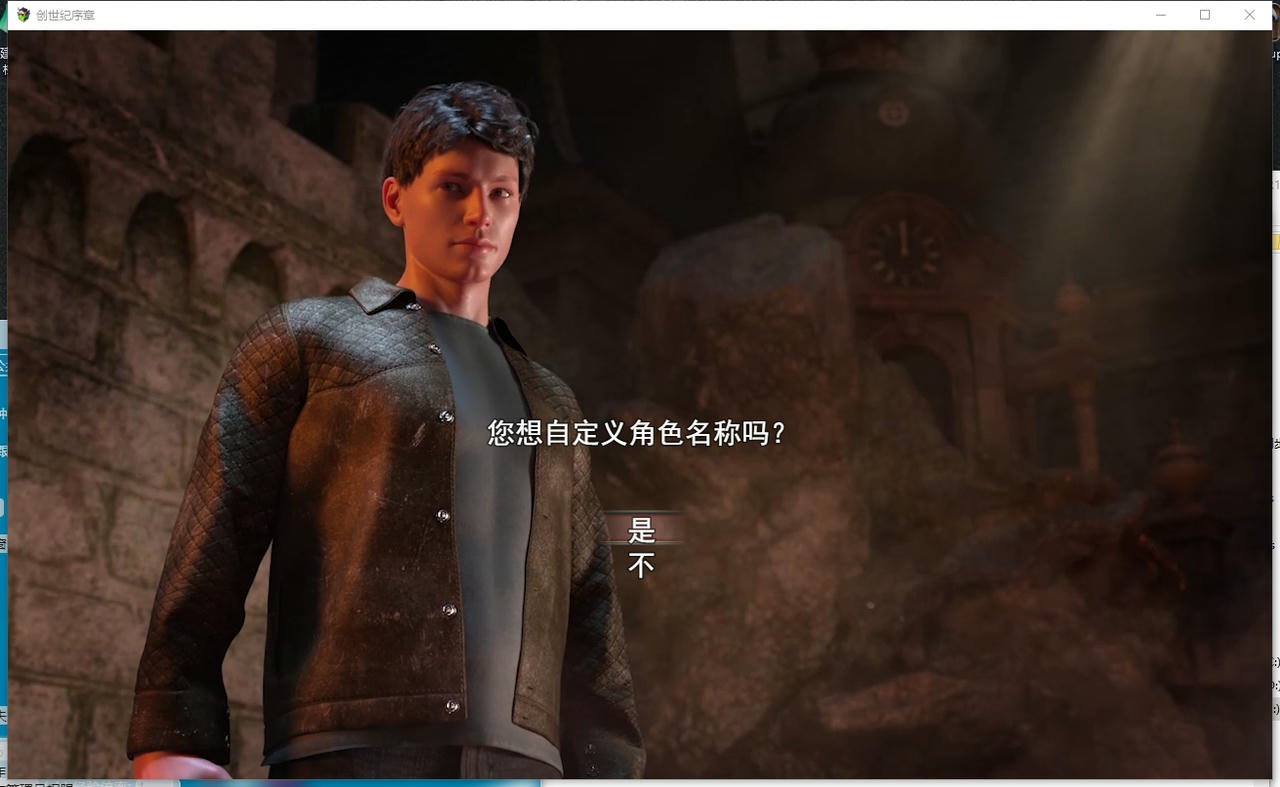Screen dimensions: 1280x787
Task: Click the dialog question 您想自定义角色名称吗
Action: pos(636,433)
